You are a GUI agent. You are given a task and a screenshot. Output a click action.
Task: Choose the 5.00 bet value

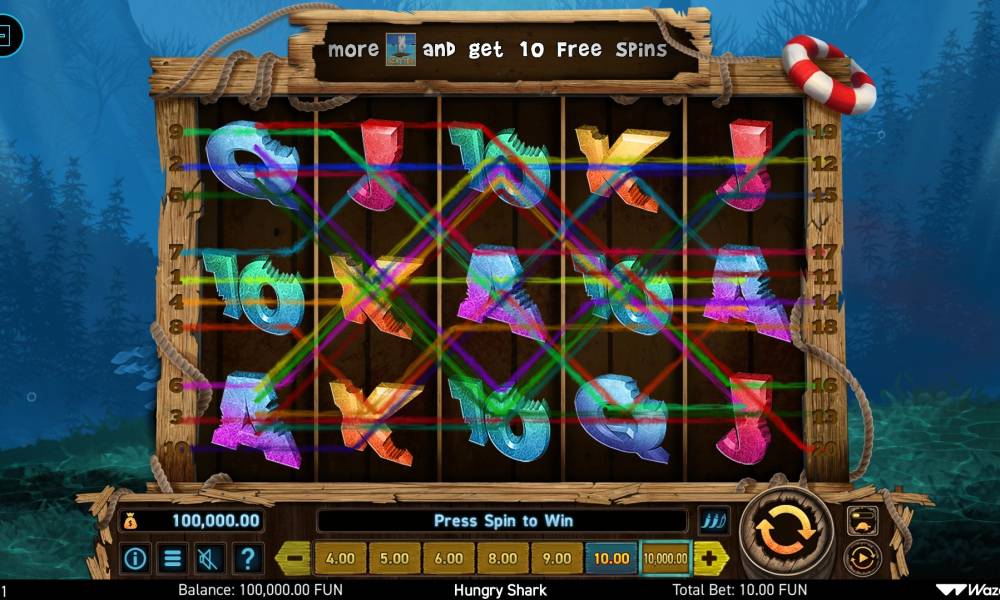(x=394, y=558)
